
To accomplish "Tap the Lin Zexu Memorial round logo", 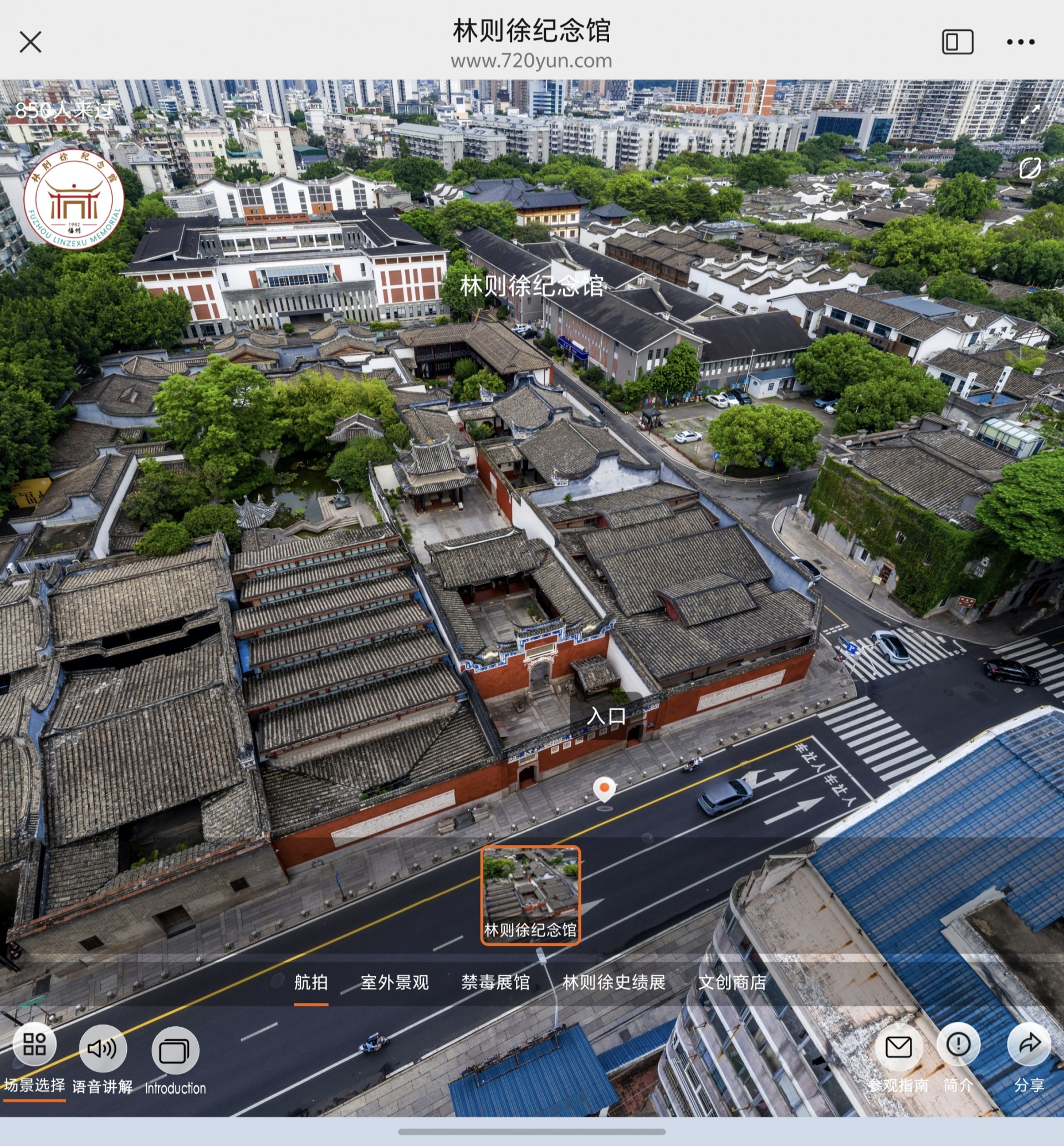I will click(x=74, y=199).
